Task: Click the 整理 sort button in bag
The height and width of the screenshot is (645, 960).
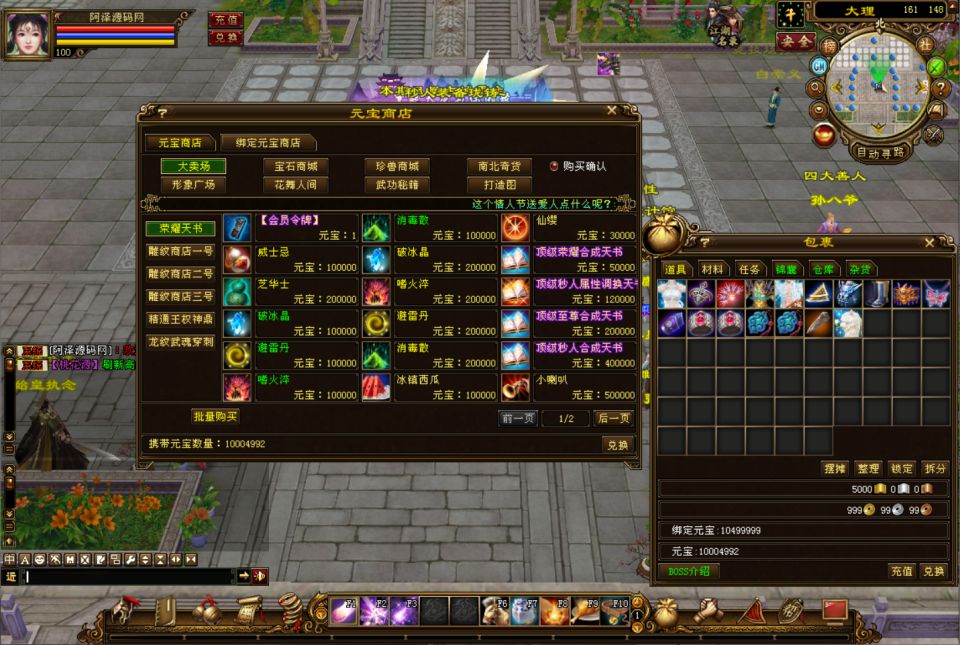Action: (868, 468)
